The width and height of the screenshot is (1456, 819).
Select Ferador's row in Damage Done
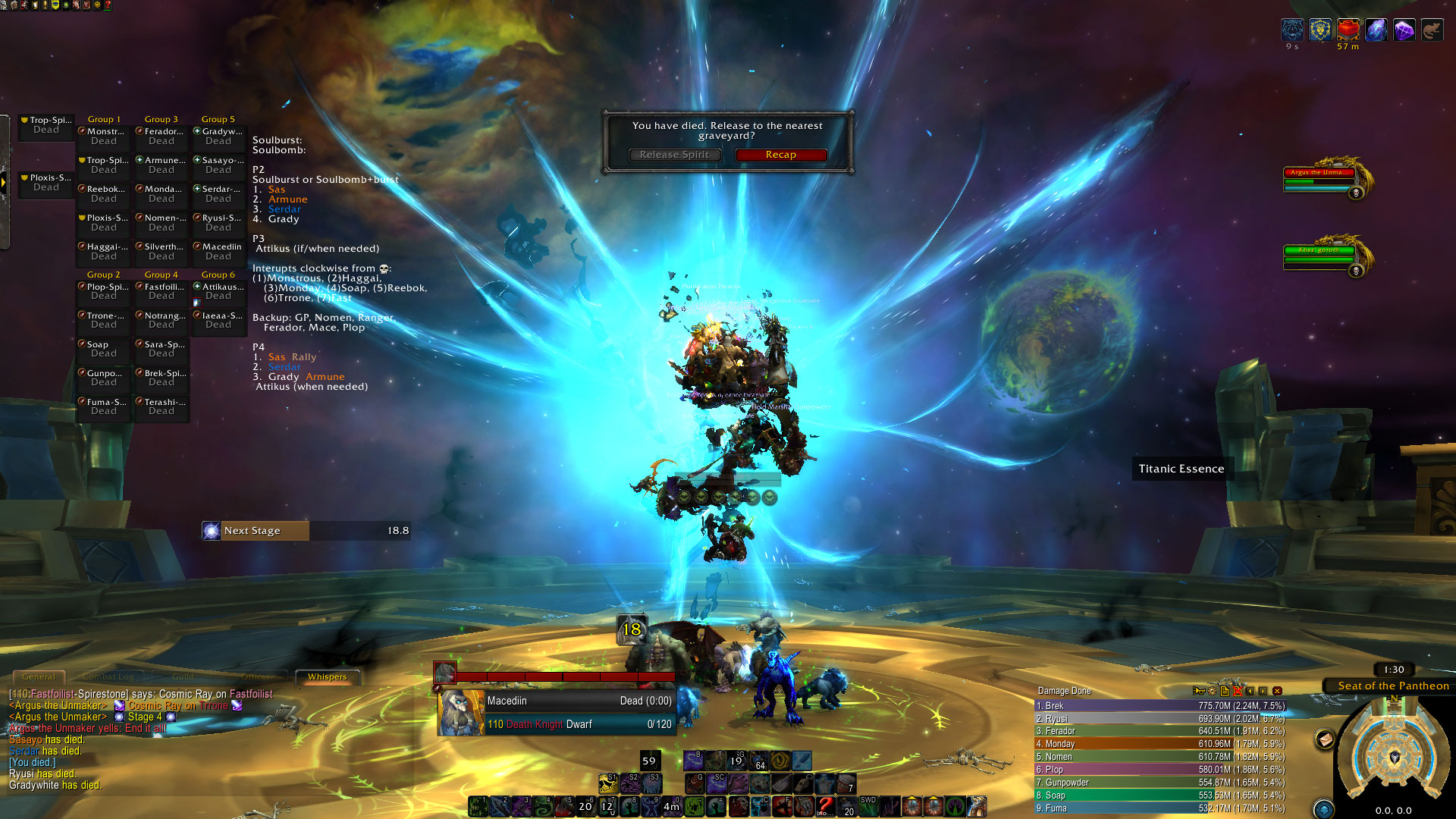click(x=1160, y=731)
